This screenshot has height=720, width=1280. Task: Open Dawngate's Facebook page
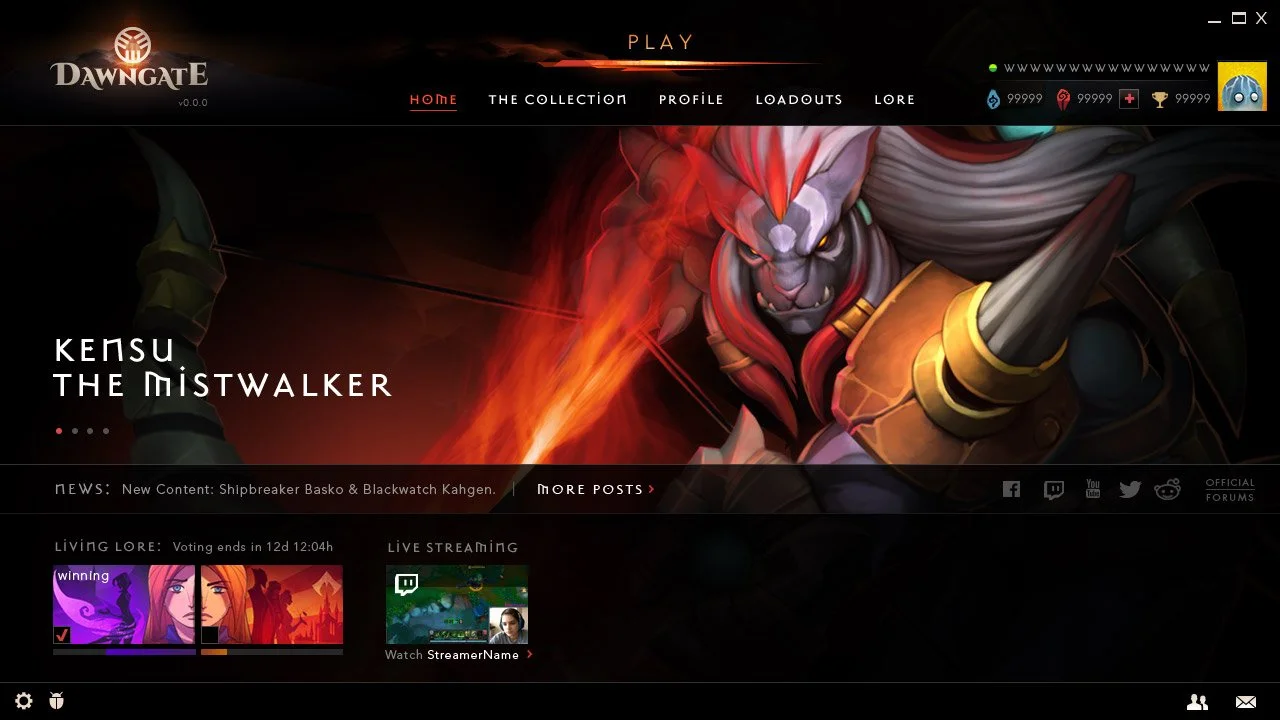[1011, 489]
